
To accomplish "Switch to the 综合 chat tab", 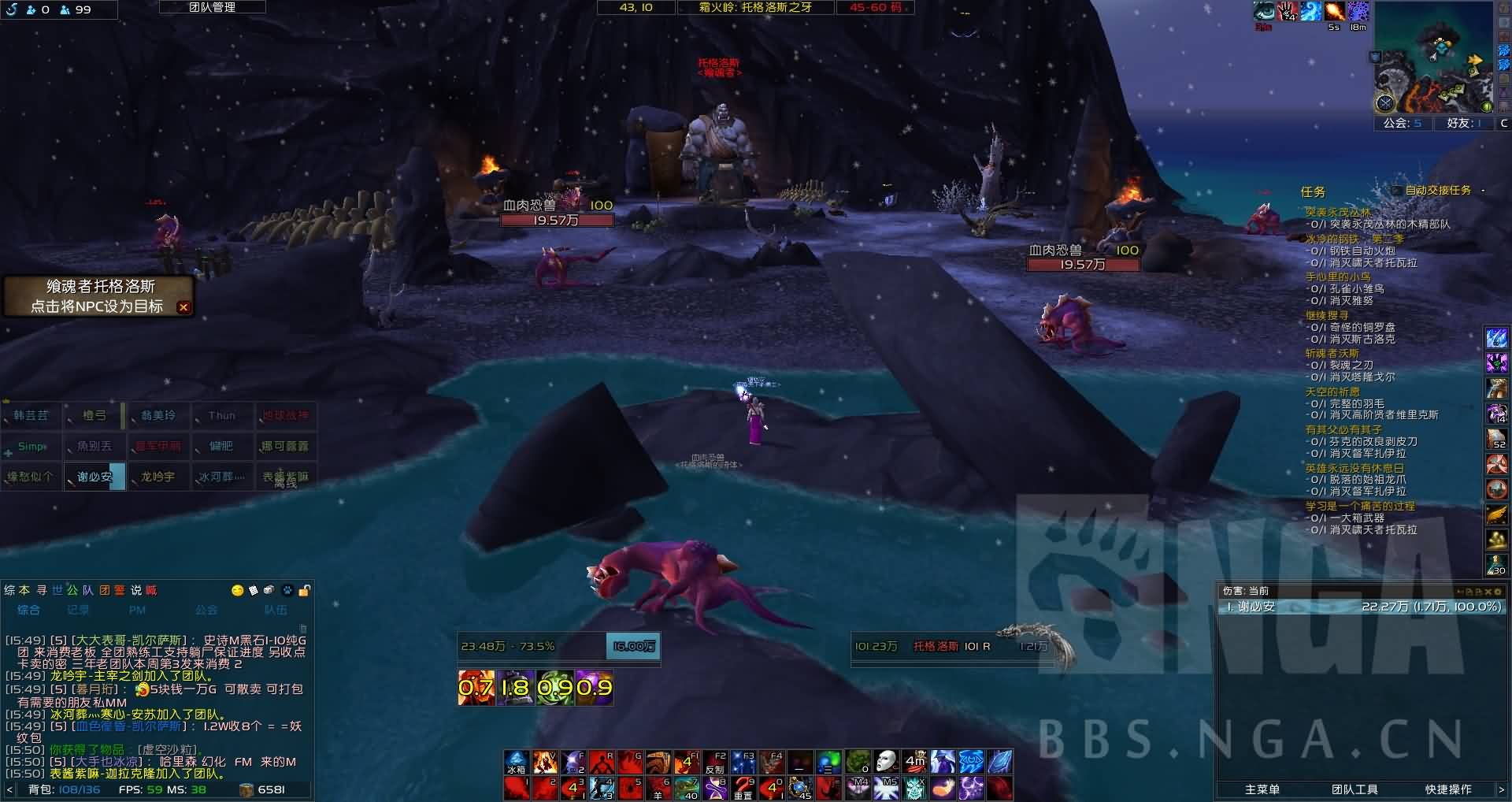I will (29, 610).
